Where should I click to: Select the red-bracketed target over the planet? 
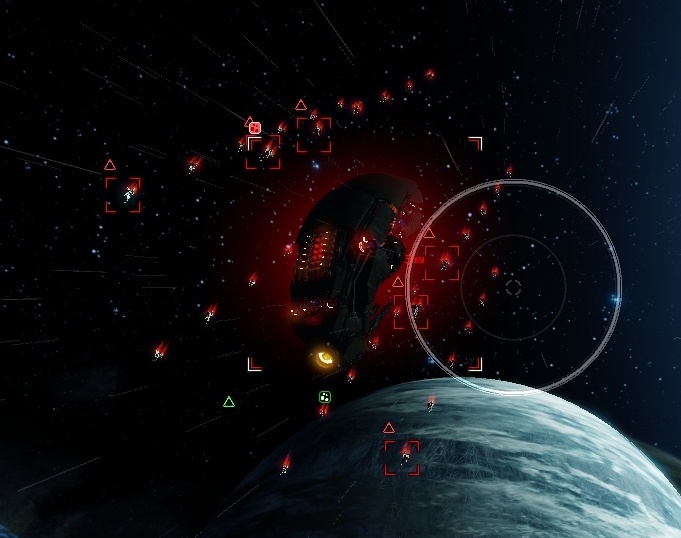(x=402, y=458)
